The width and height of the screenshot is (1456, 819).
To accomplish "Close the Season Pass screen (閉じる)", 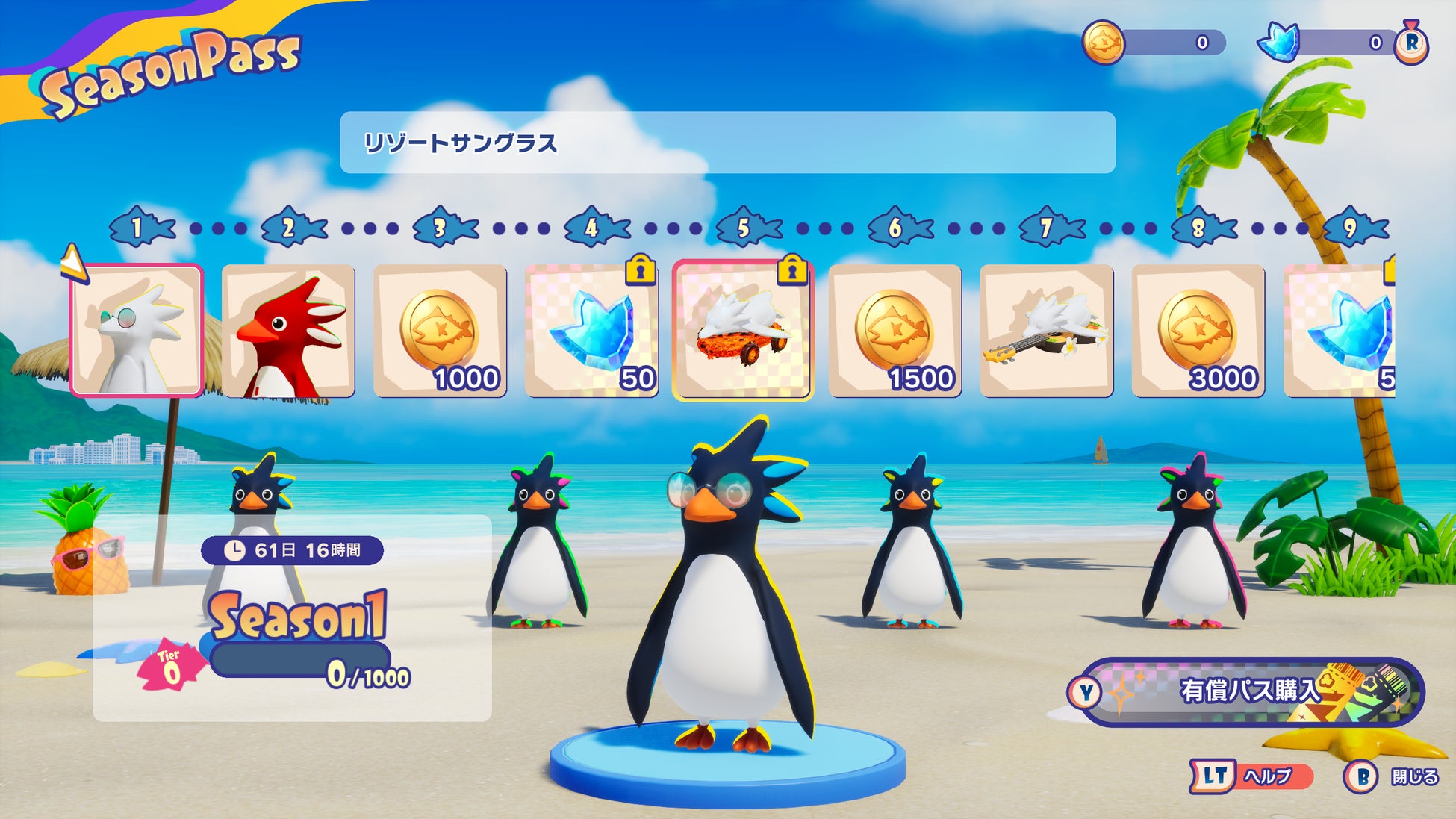I will (1391, 777).
